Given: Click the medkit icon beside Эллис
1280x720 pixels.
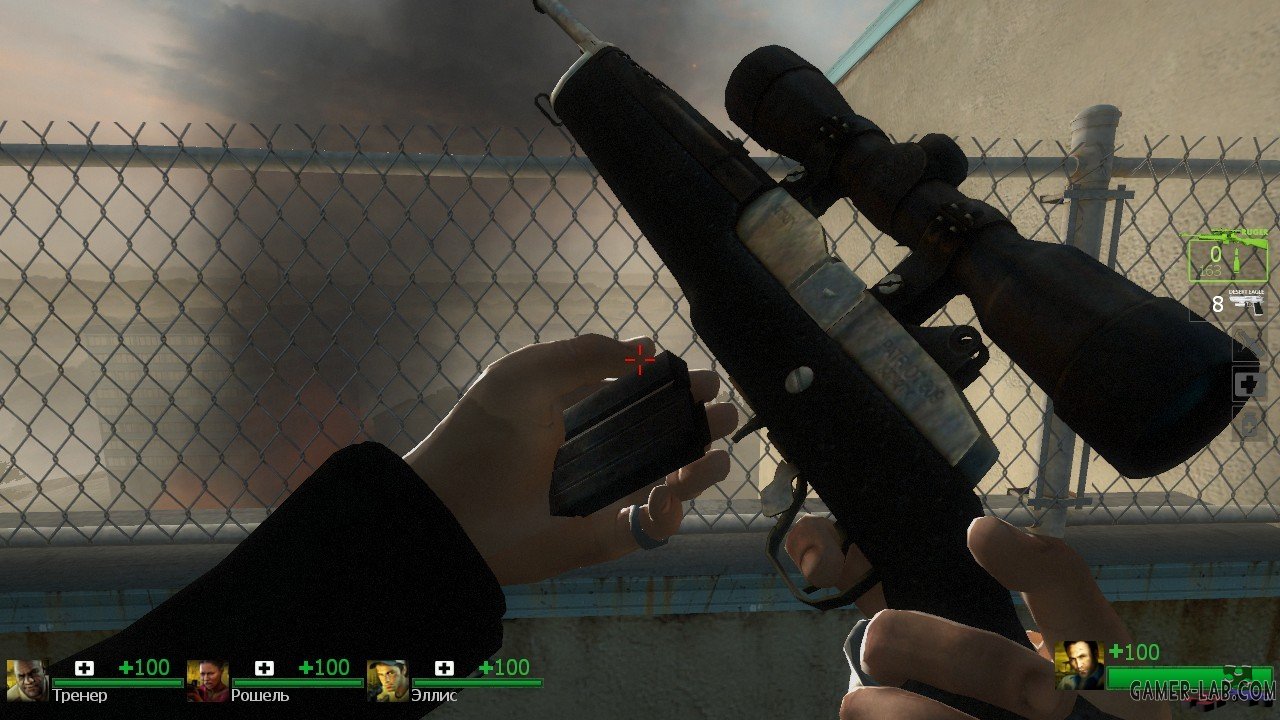Looking at the screenshot, I should coord(444,668).
